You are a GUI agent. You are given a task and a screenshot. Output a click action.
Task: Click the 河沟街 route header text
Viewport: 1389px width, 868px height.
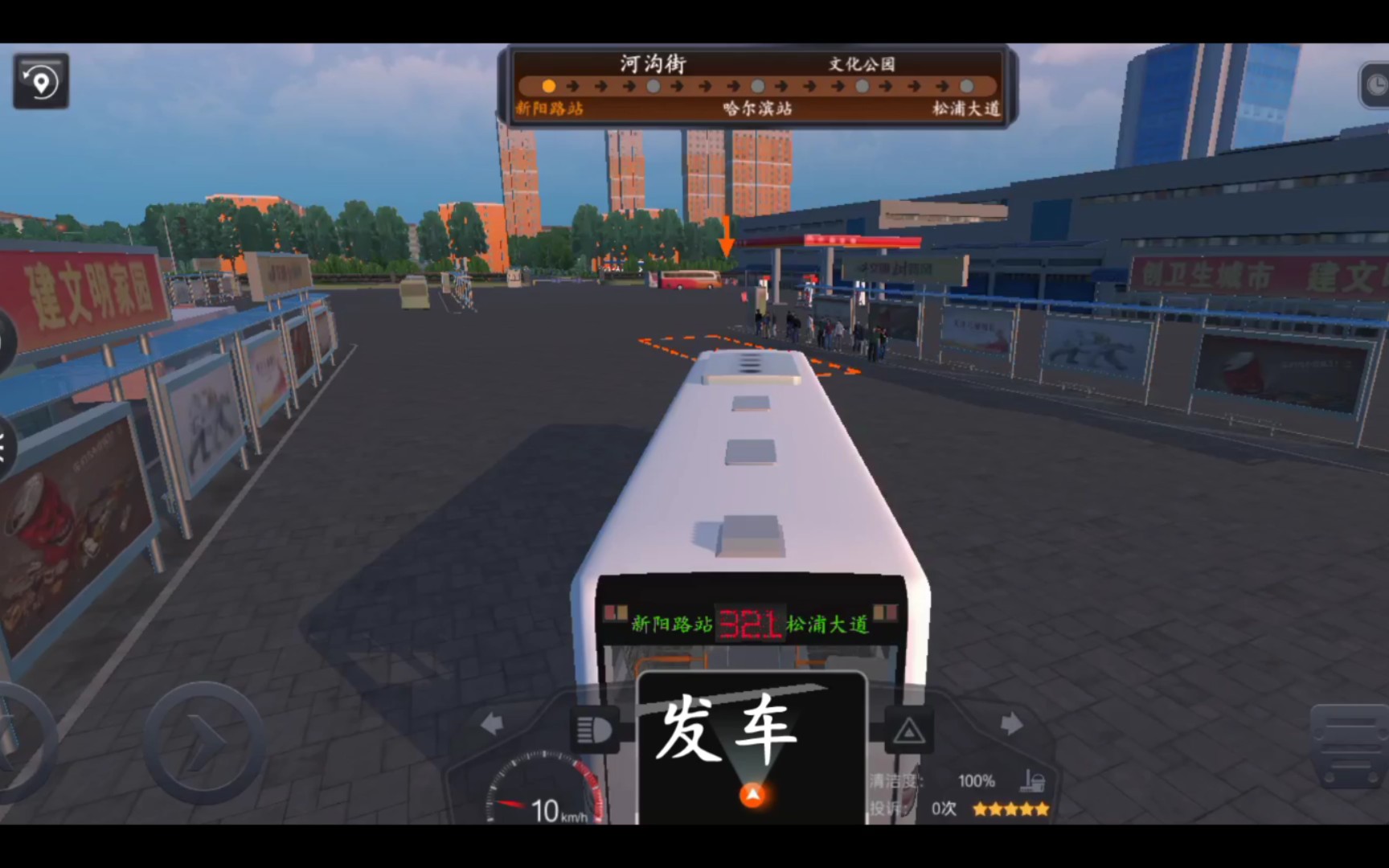(x=653, y=63)
